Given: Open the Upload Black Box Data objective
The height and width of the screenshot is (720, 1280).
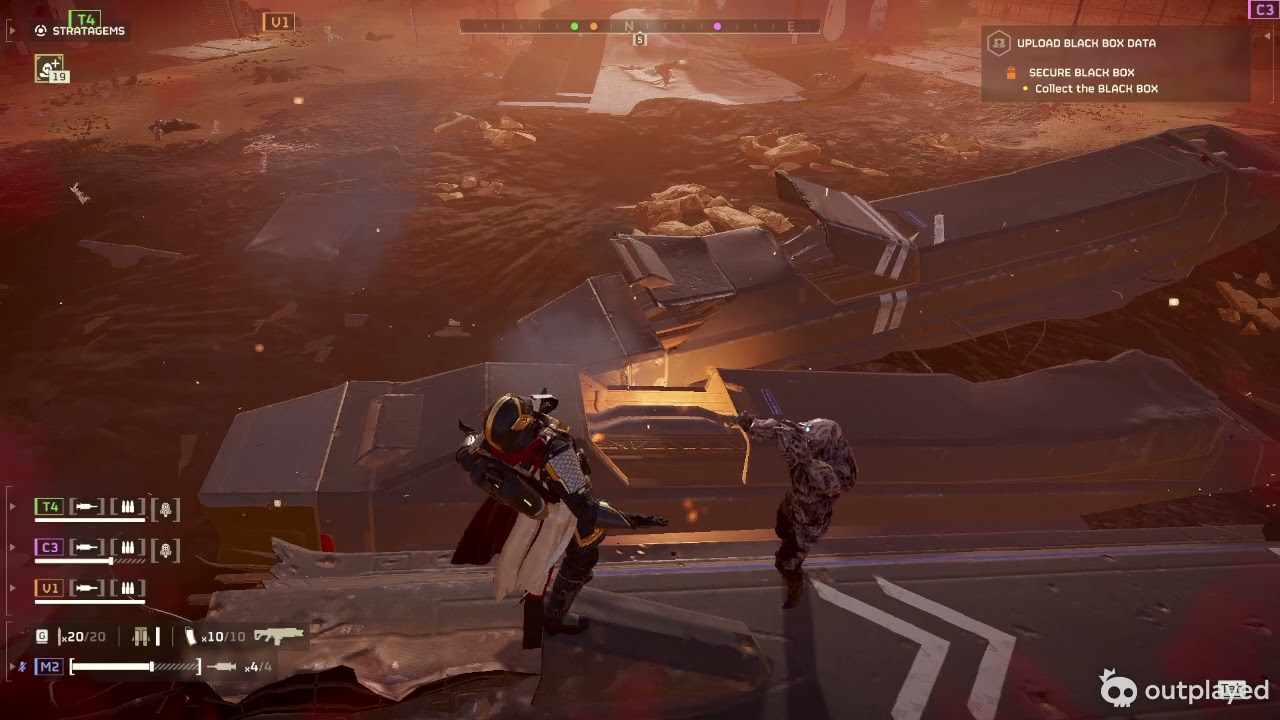Looking at the screenshot, I should click(x=1085, y=43).
